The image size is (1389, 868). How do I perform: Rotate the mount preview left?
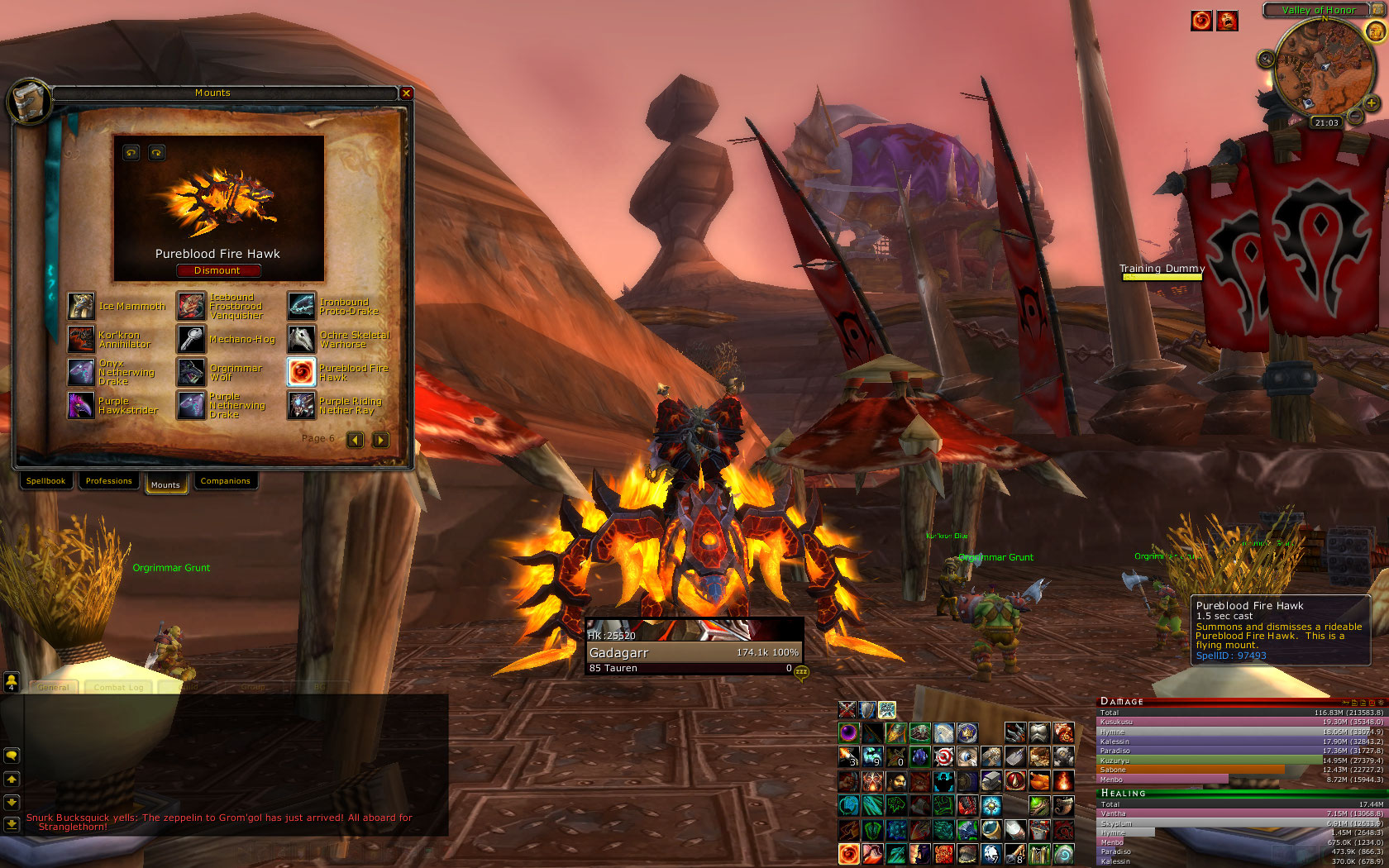tap(131, 153)
